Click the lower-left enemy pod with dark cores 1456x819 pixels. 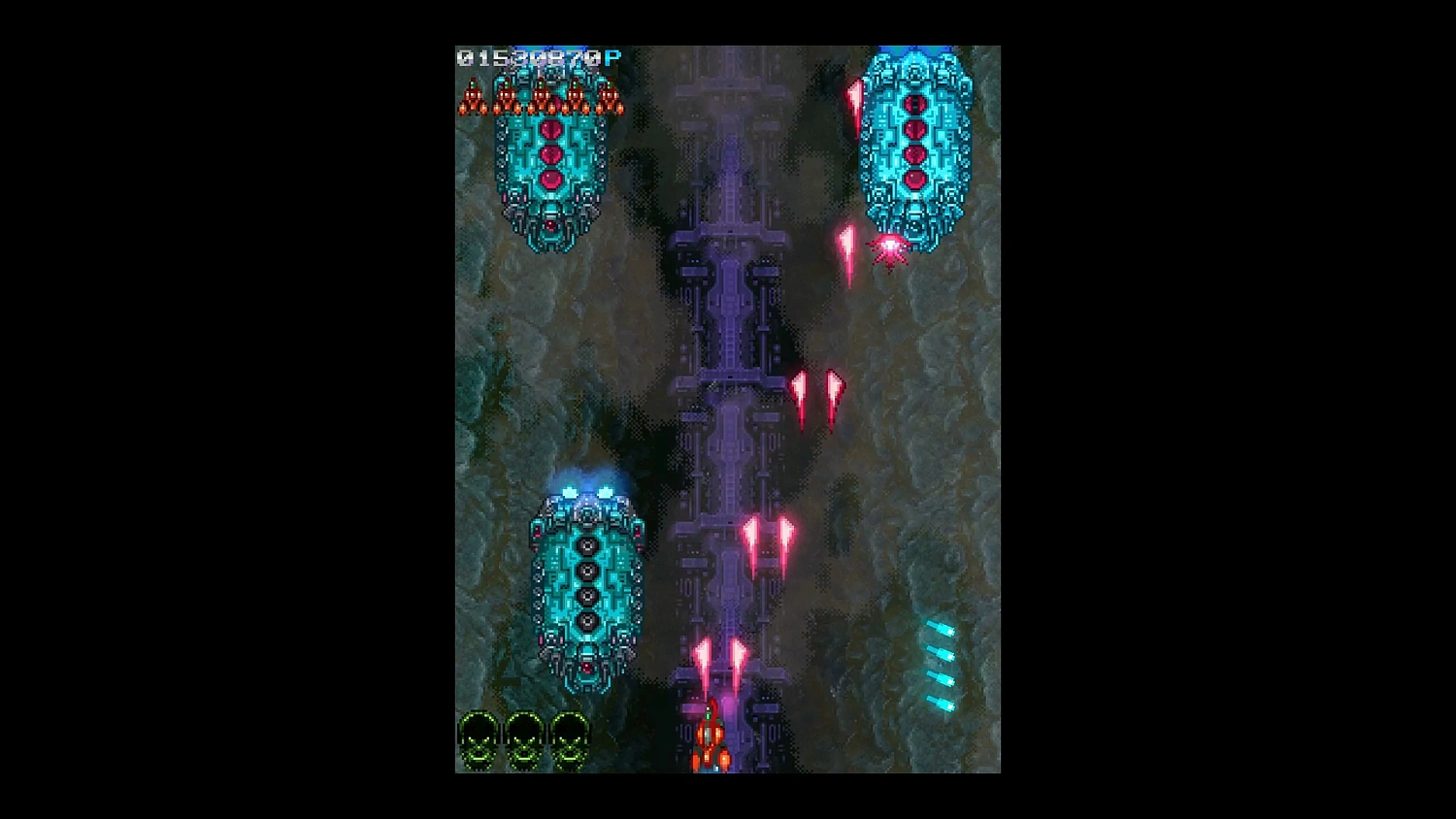click(x=587, y=582)
